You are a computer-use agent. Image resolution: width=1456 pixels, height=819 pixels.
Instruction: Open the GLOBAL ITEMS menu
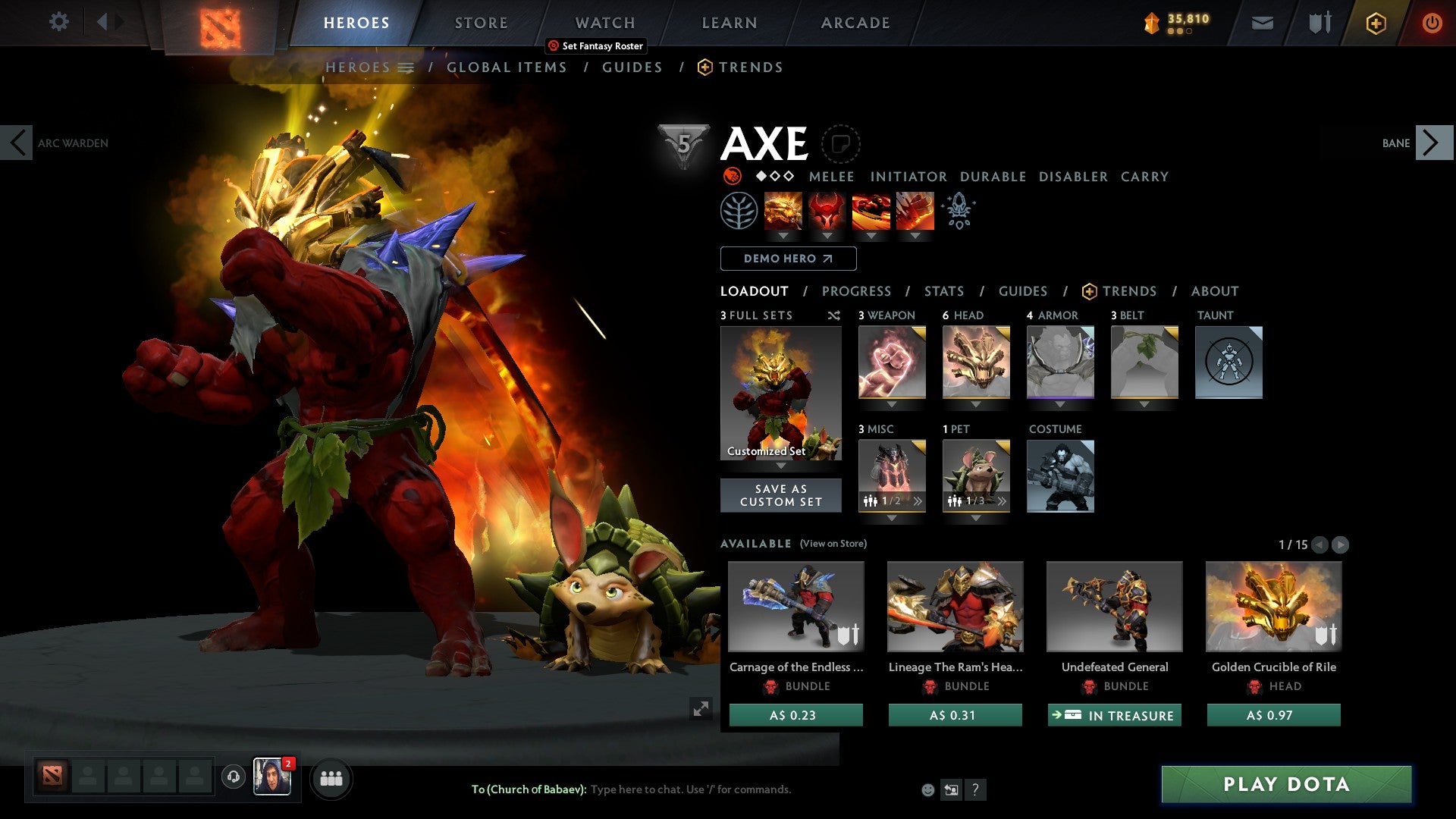pos(507,67)
